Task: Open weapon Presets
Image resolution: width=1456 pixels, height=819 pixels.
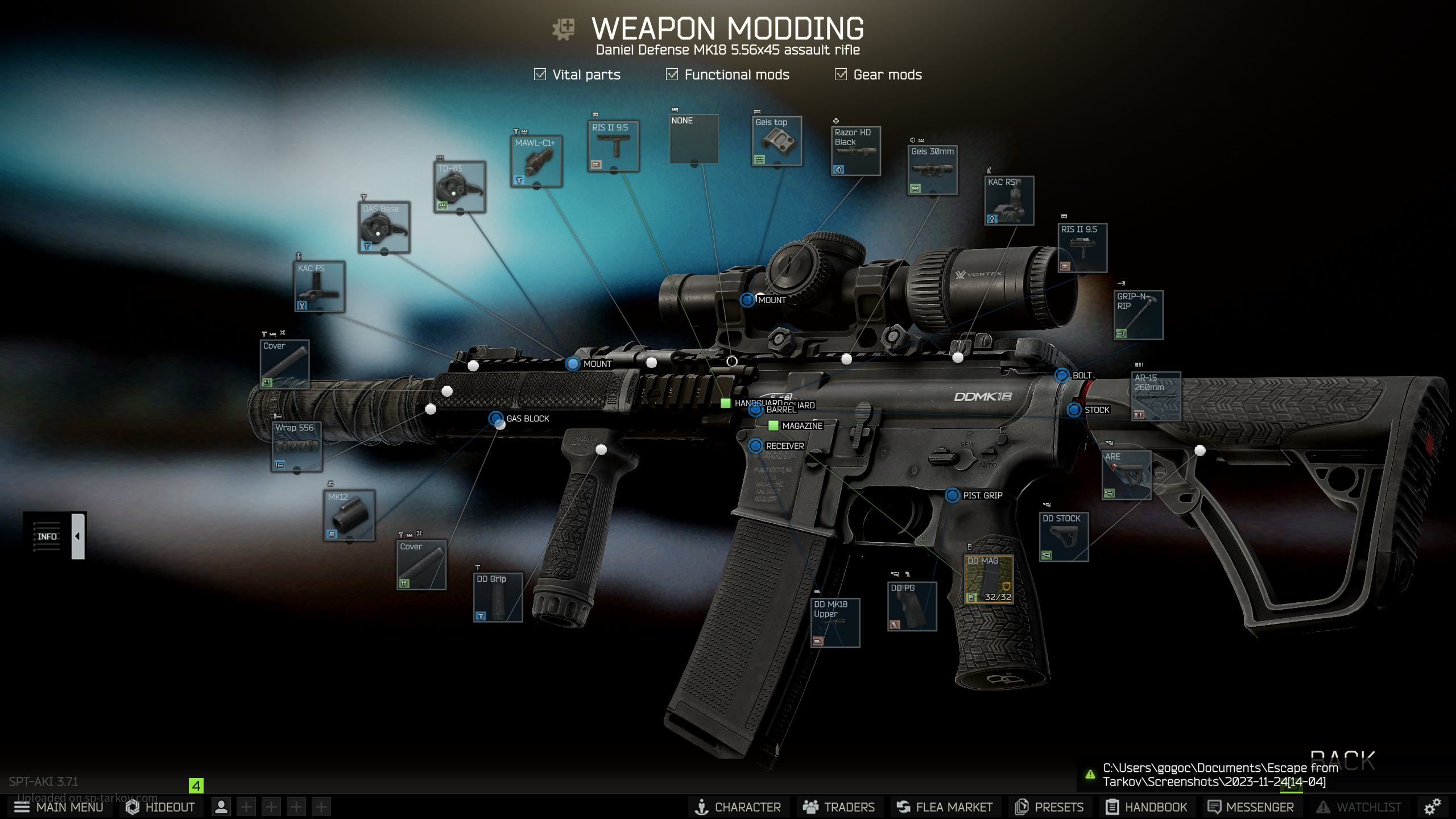Action: 1049,807
